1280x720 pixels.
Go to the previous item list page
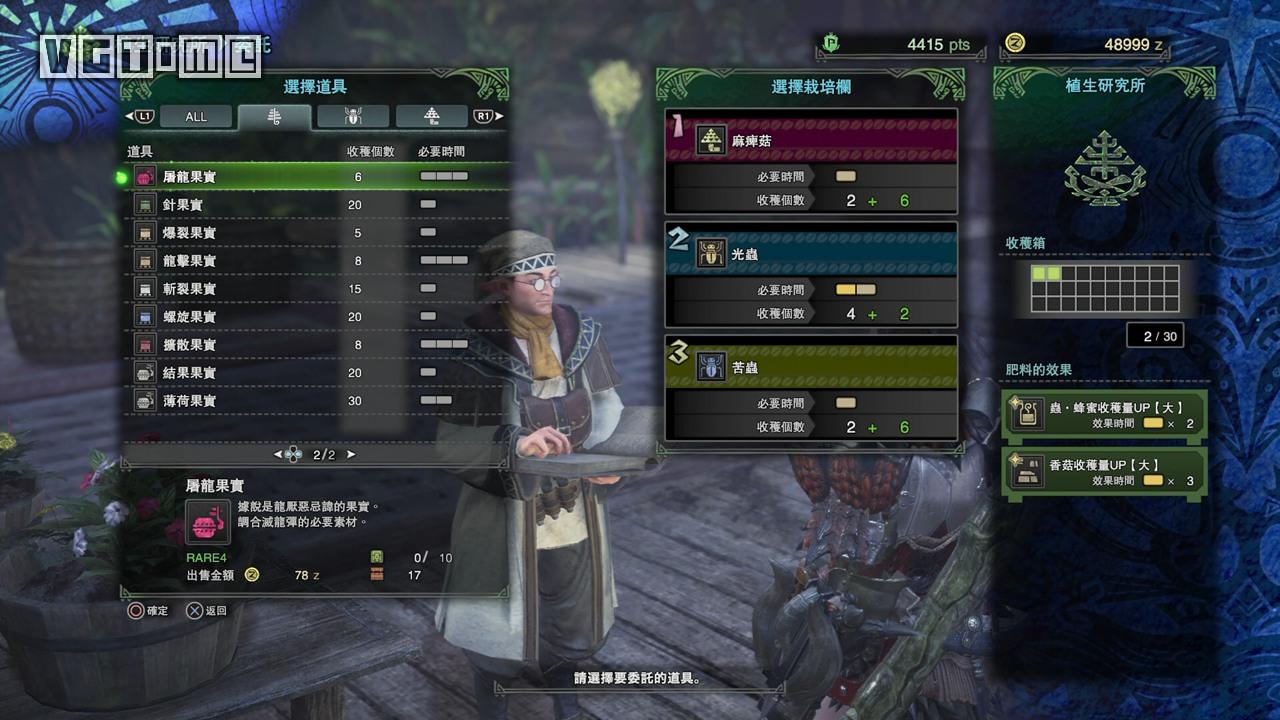point(278,454)
